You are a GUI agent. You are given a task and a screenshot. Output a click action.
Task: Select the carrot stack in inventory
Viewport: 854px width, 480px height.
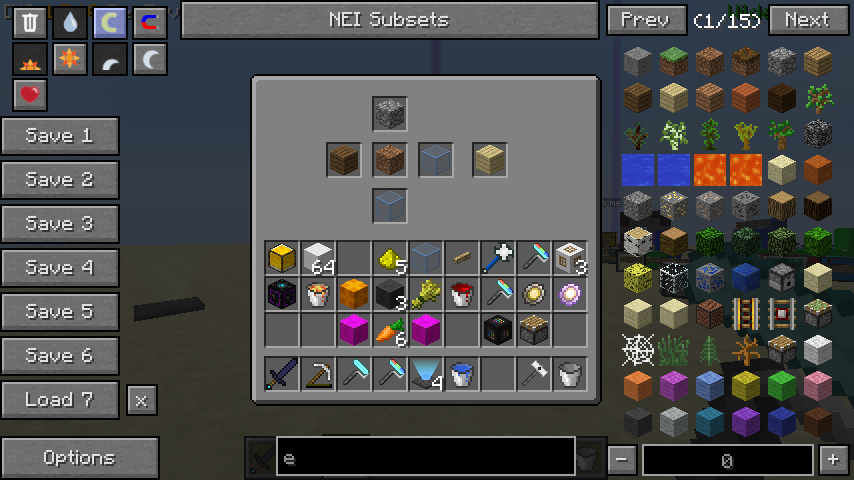[x=390, y=330]
